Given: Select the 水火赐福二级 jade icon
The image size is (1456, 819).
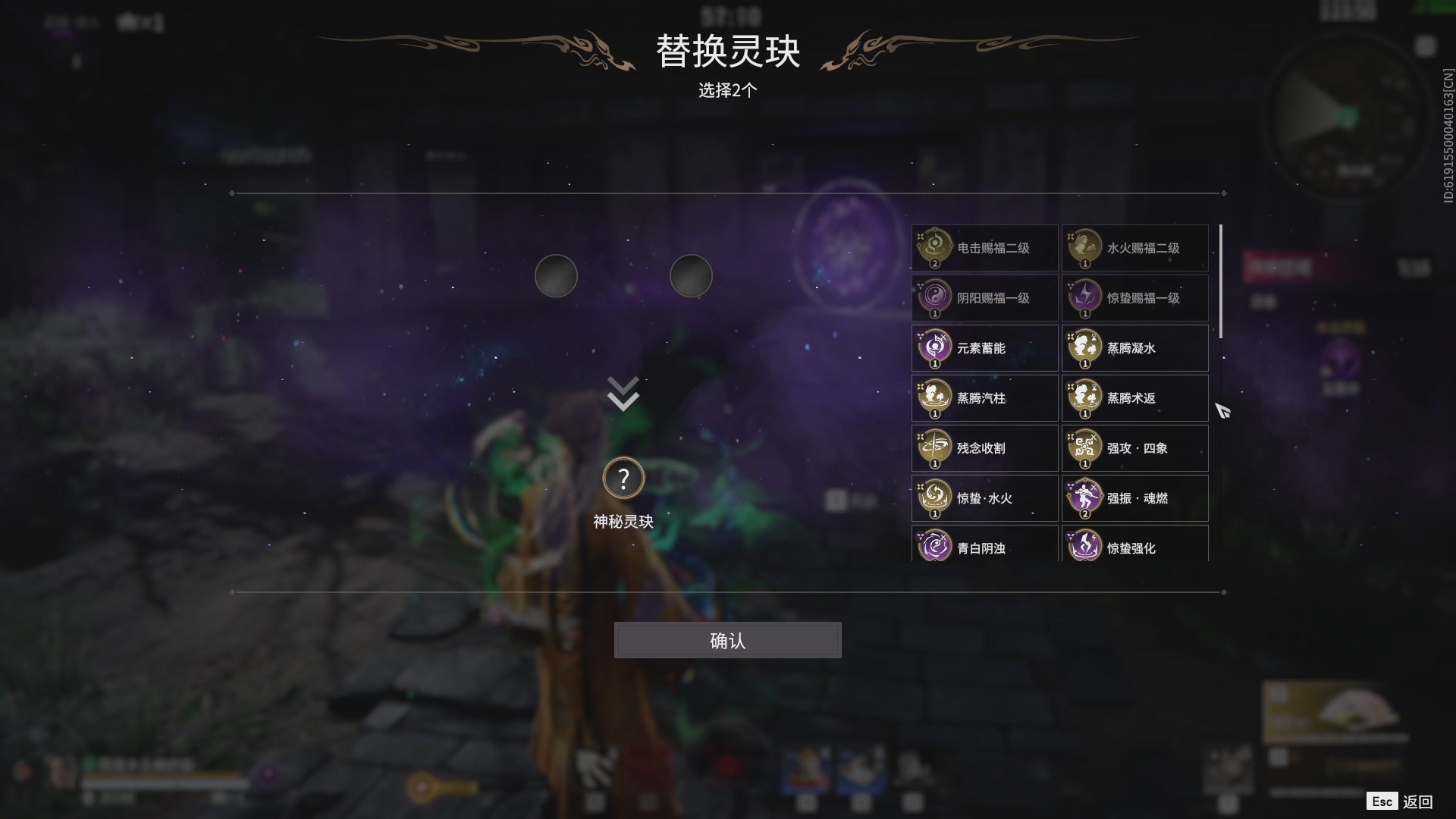Looking at the screenshot, I should point(1086,246).
